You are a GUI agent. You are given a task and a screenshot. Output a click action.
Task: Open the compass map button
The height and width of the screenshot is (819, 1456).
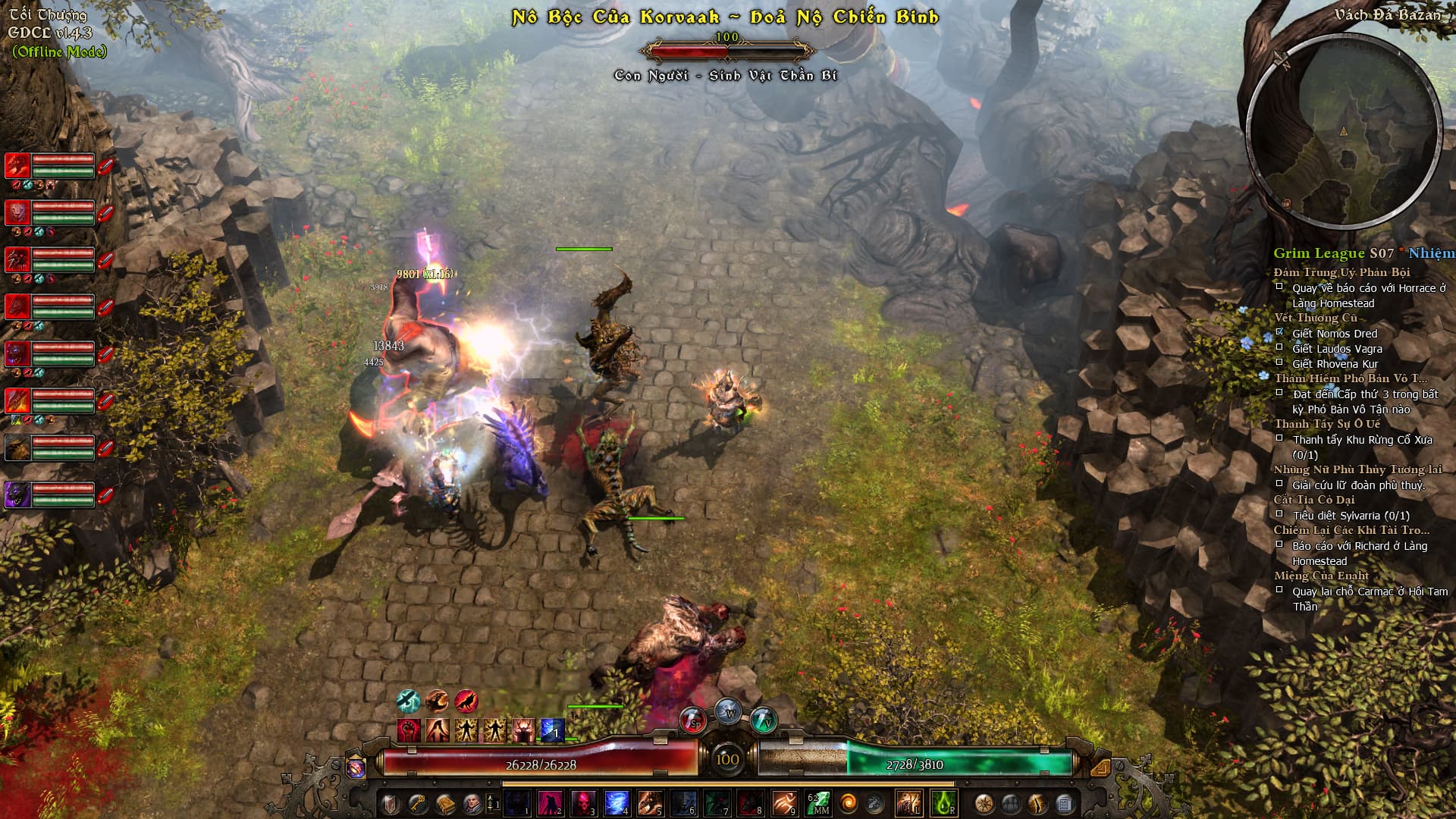(984, 802)
